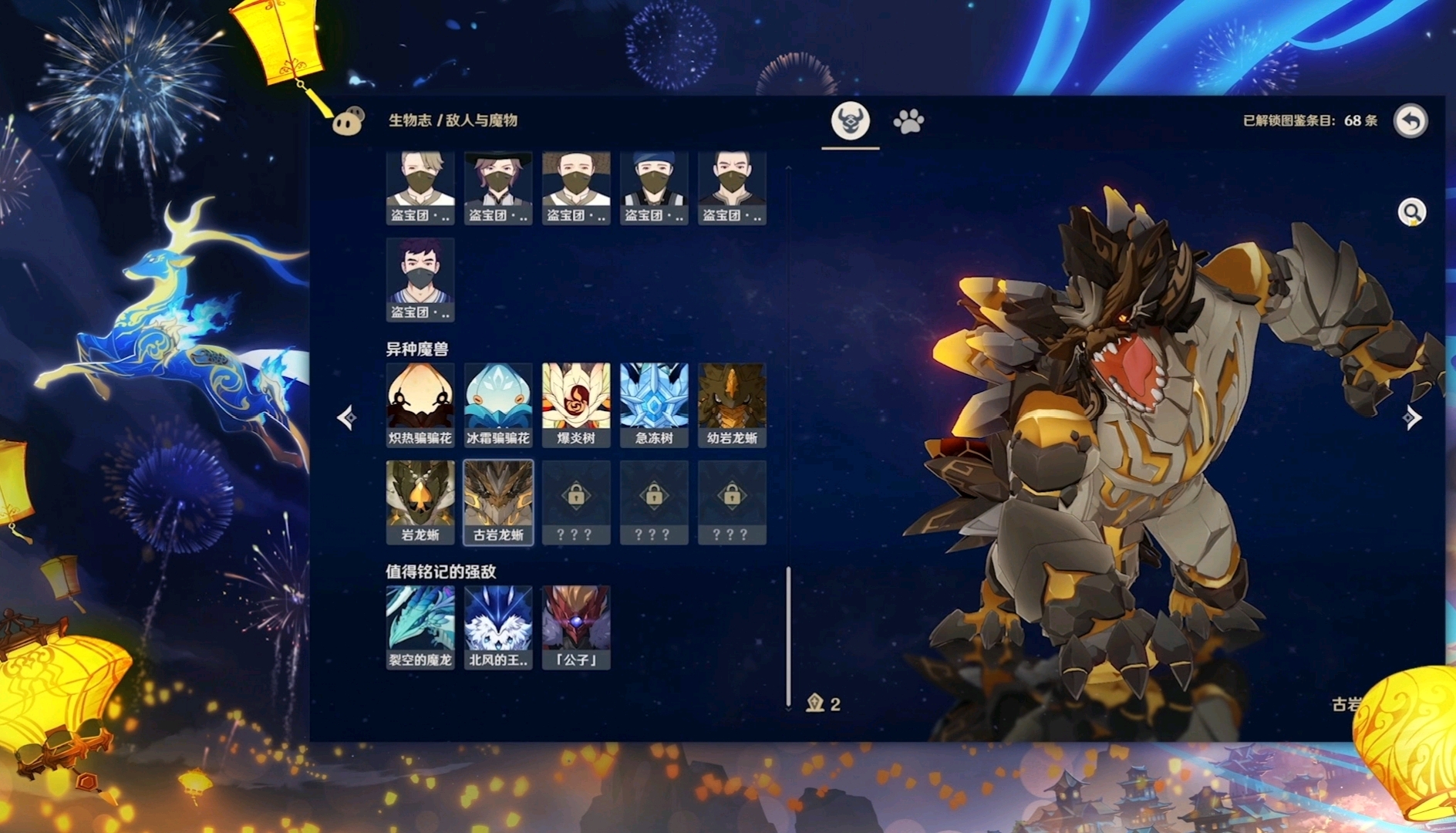
Task: Select the purple-haired 盗宝团 portrait with wide hat
Action: pyautogui.click(x=498, y=187)
